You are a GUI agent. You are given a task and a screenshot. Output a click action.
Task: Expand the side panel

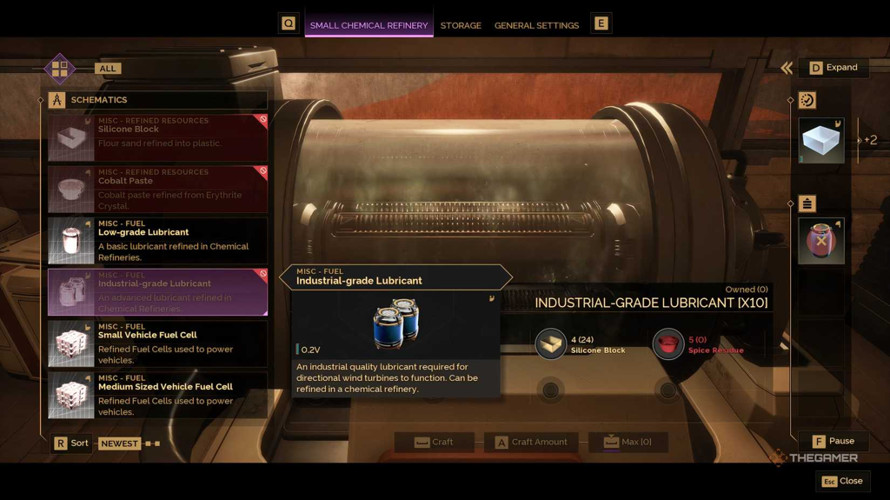(x=832, y=67)
